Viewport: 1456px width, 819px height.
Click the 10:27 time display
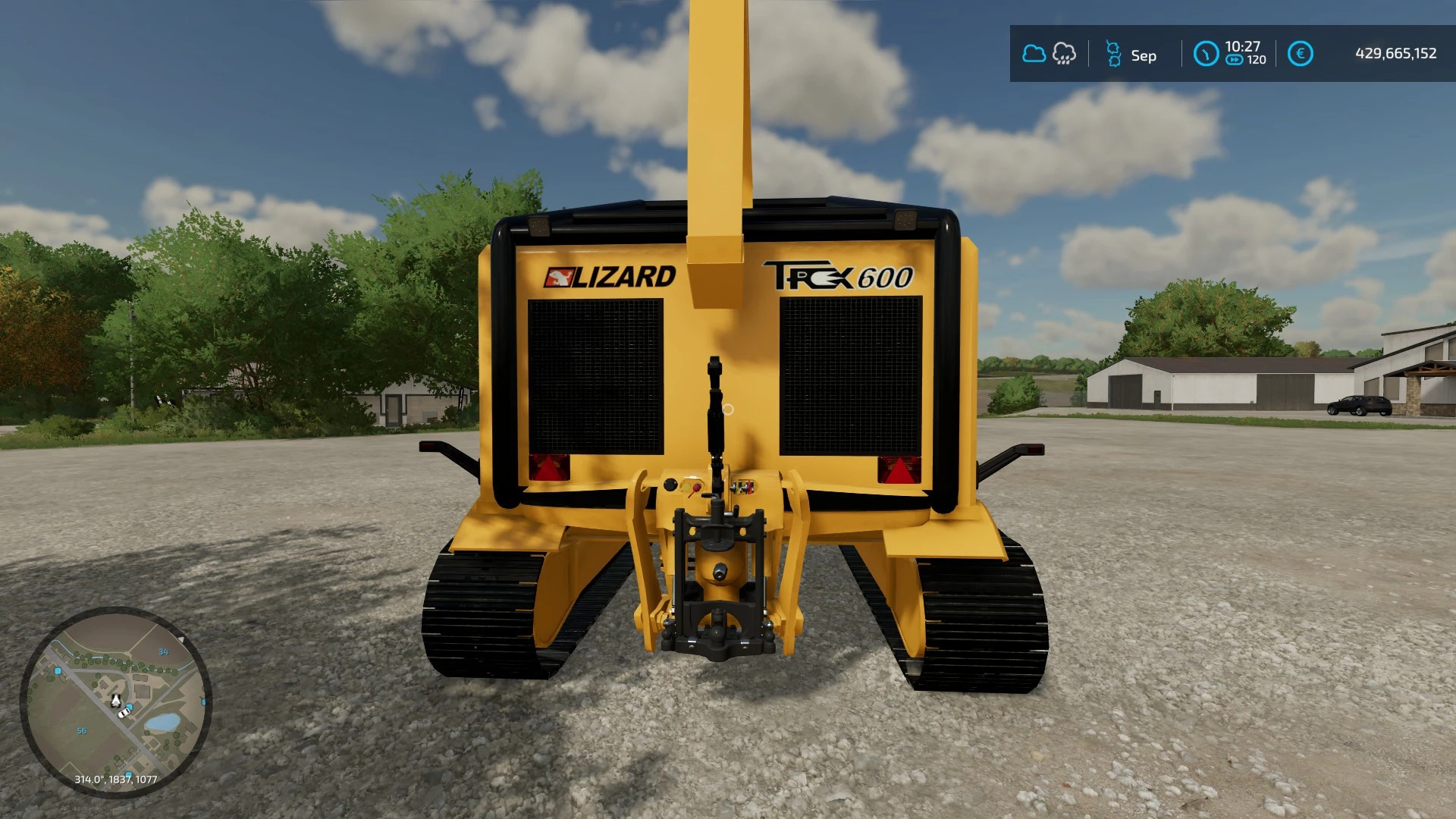[1245, 47]
